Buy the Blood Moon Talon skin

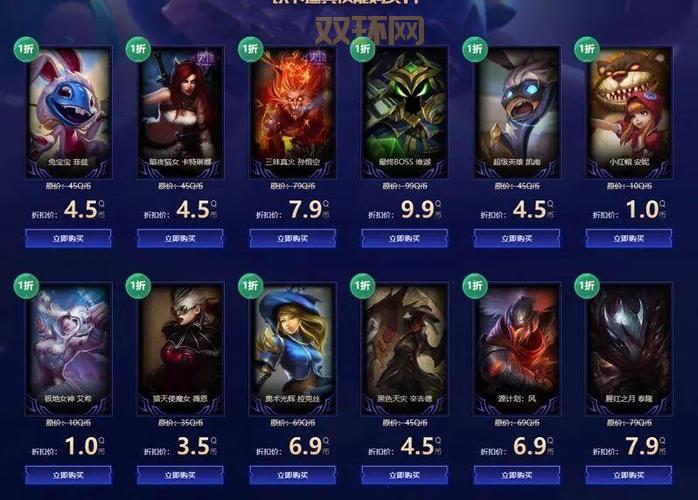tap(628, 475)
